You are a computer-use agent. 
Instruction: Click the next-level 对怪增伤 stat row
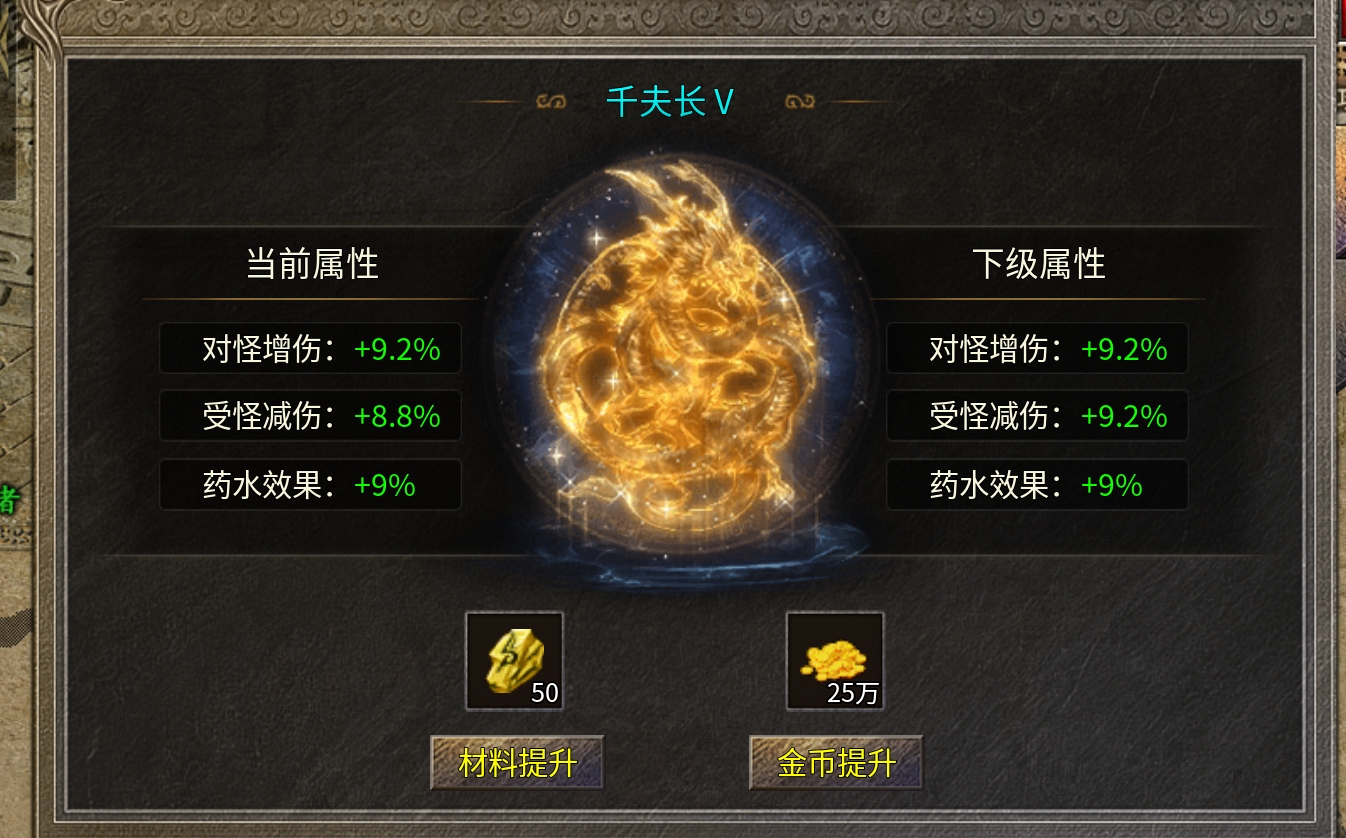(1037, 349)
